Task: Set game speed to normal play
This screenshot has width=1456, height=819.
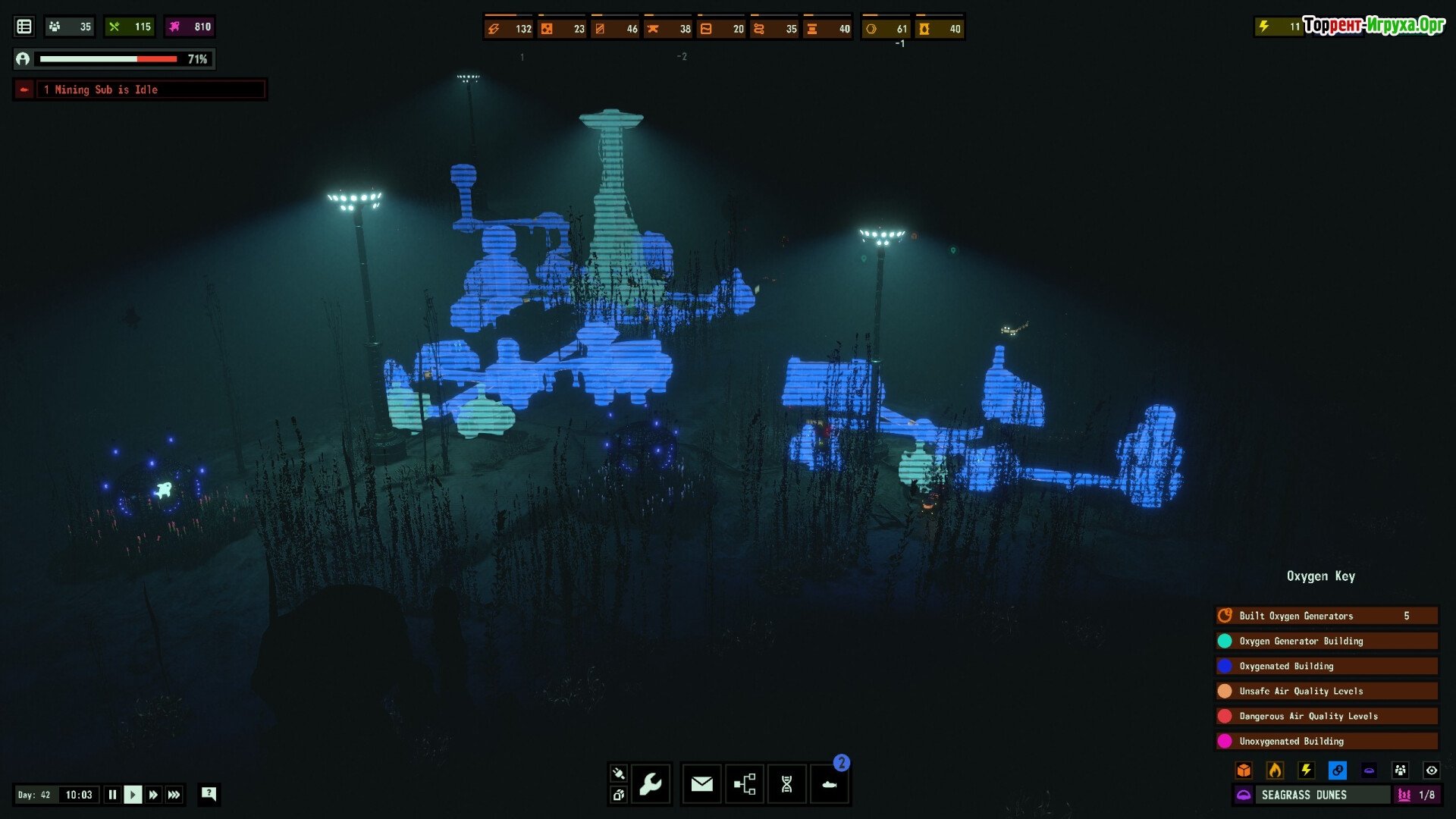Action: [x=133, y=795]
